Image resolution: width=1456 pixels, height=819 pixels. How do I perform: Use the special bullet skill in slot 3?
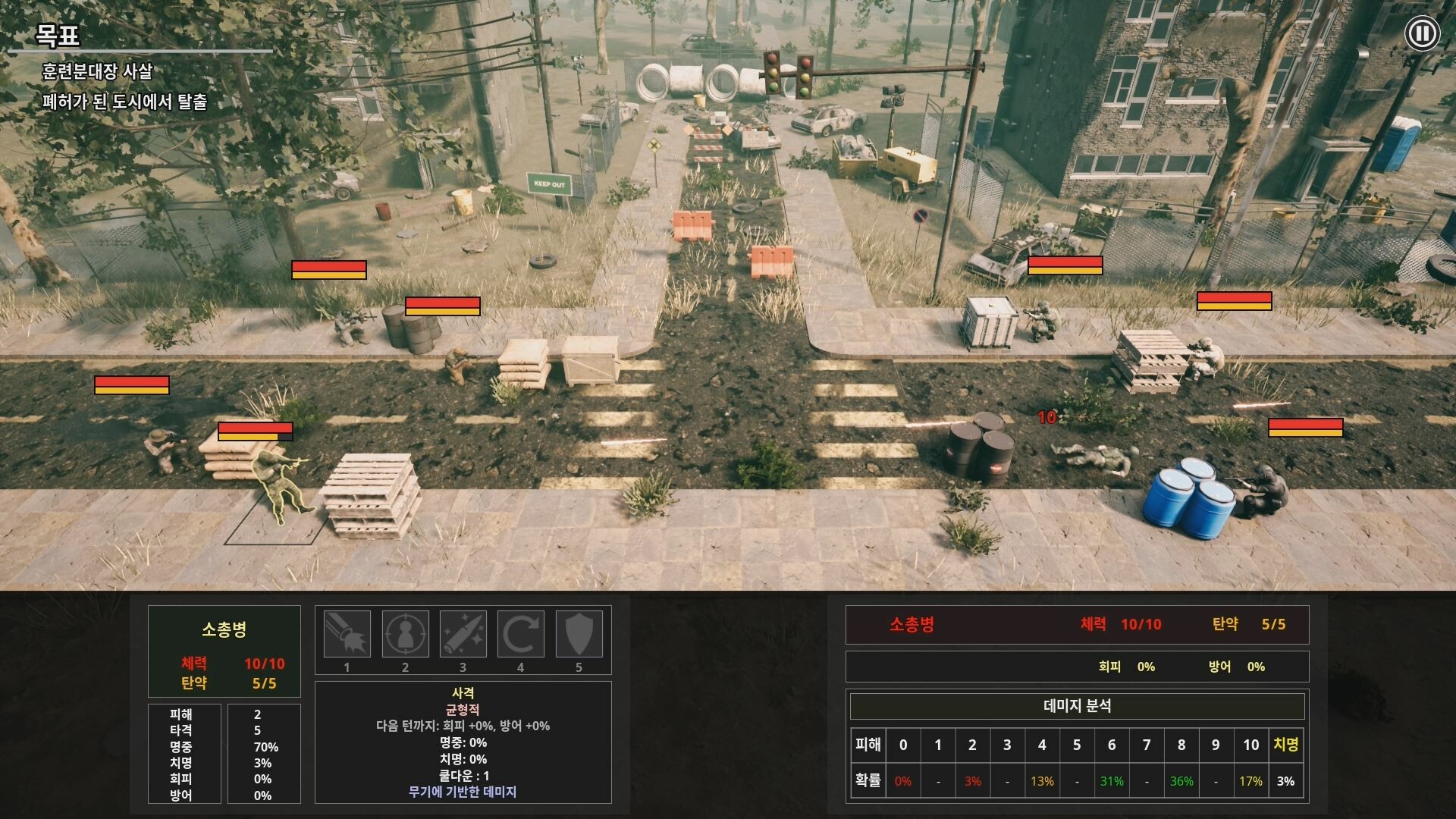[x=465, y=634]
